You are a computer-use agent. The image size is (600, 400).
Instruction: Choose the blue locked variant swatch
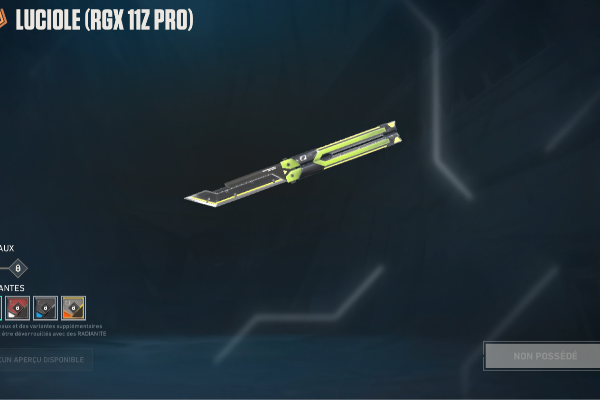coord(45,307)
